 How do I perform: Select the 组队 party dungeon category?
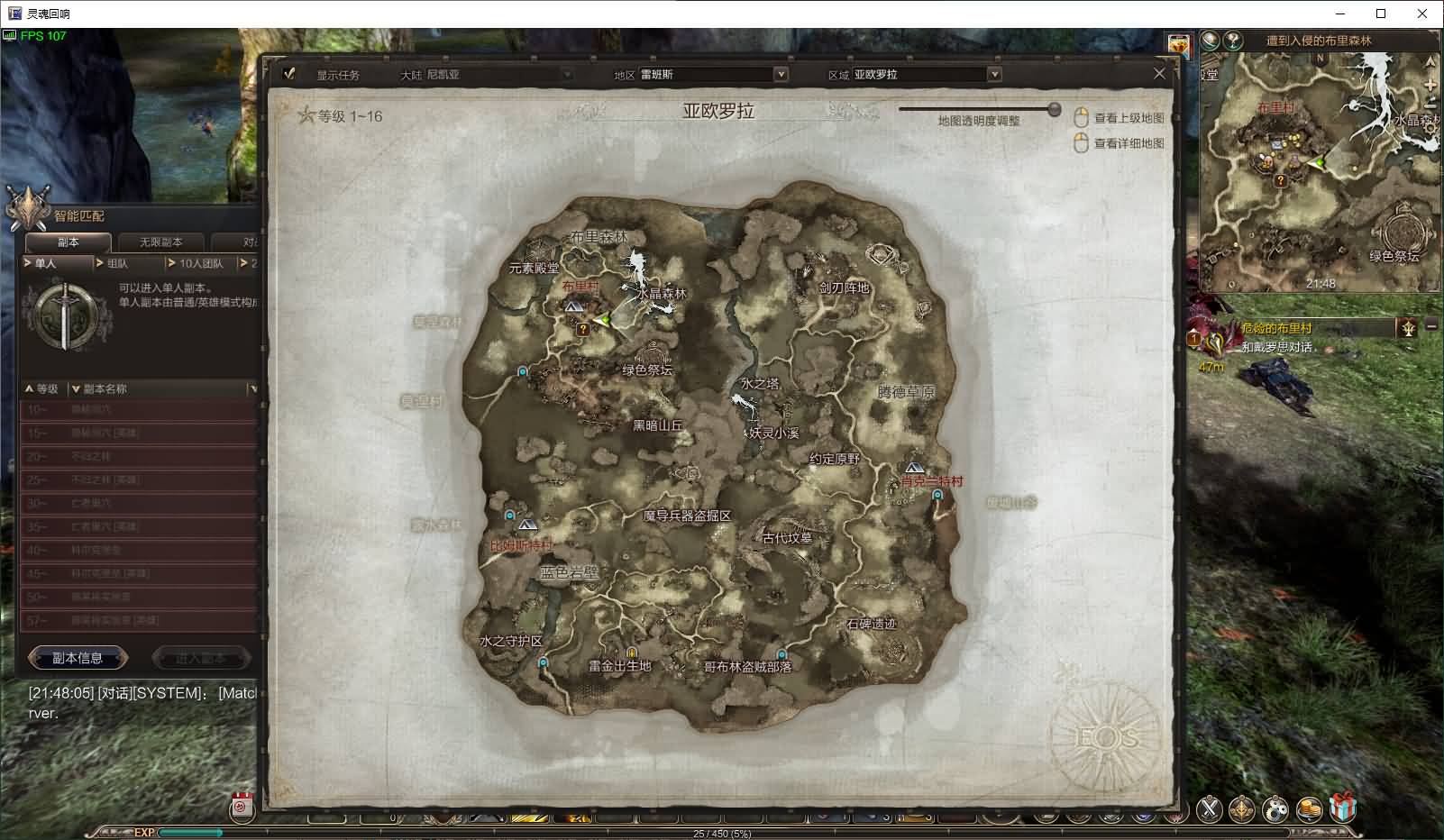[128, 263]
